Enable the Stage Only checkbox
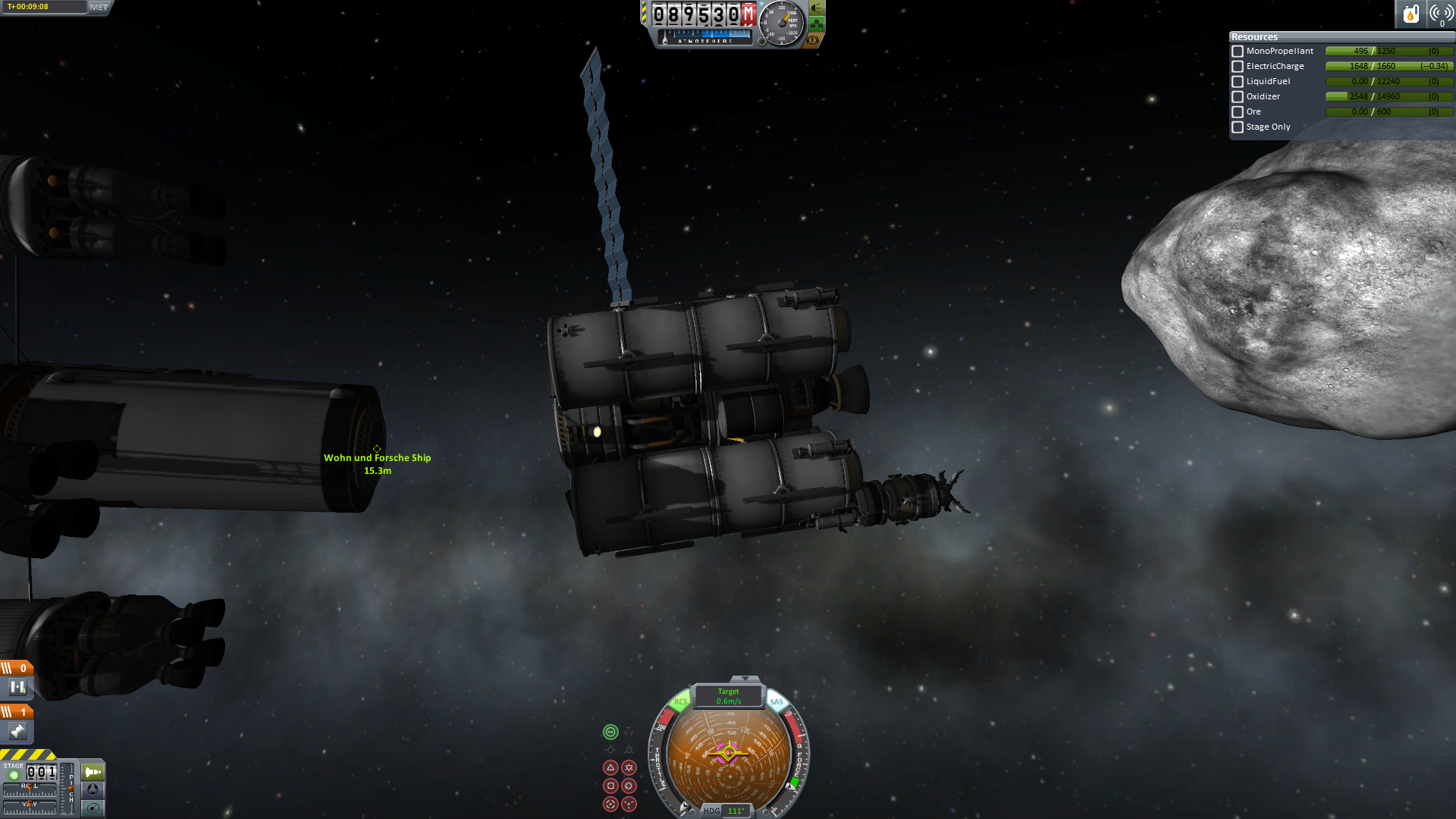This screenshot has width=1456, height=819. pos(1238,127)
